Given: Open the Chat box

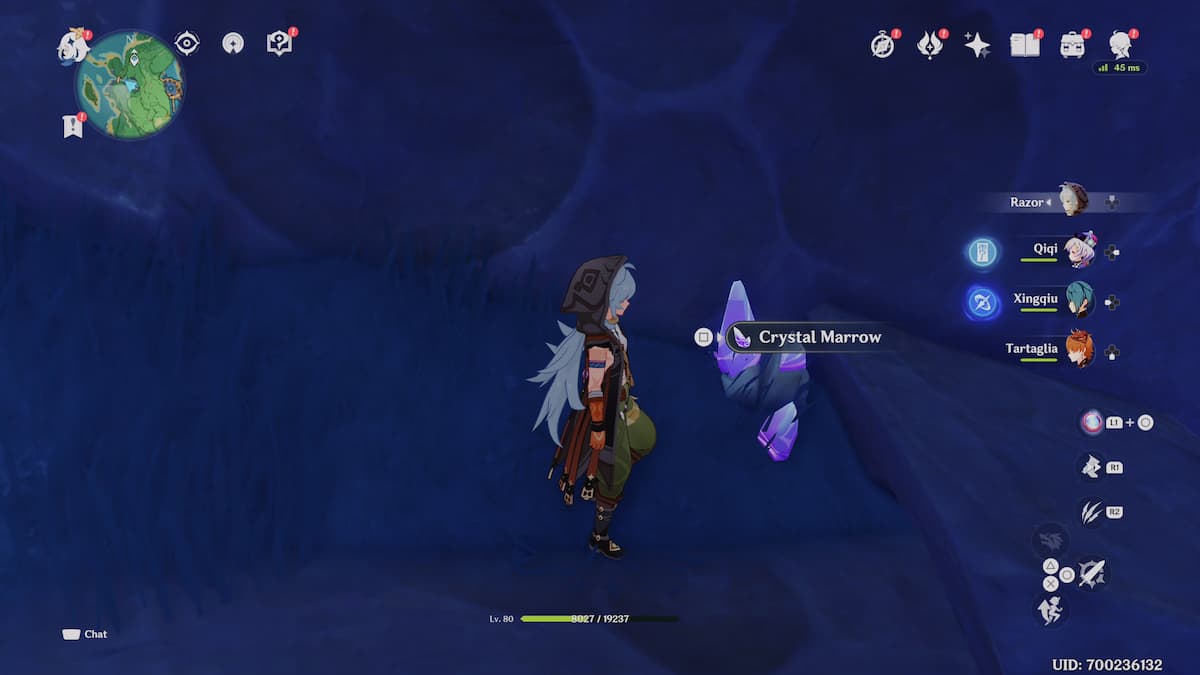Looking at the screenshot, I should [86, 634].
